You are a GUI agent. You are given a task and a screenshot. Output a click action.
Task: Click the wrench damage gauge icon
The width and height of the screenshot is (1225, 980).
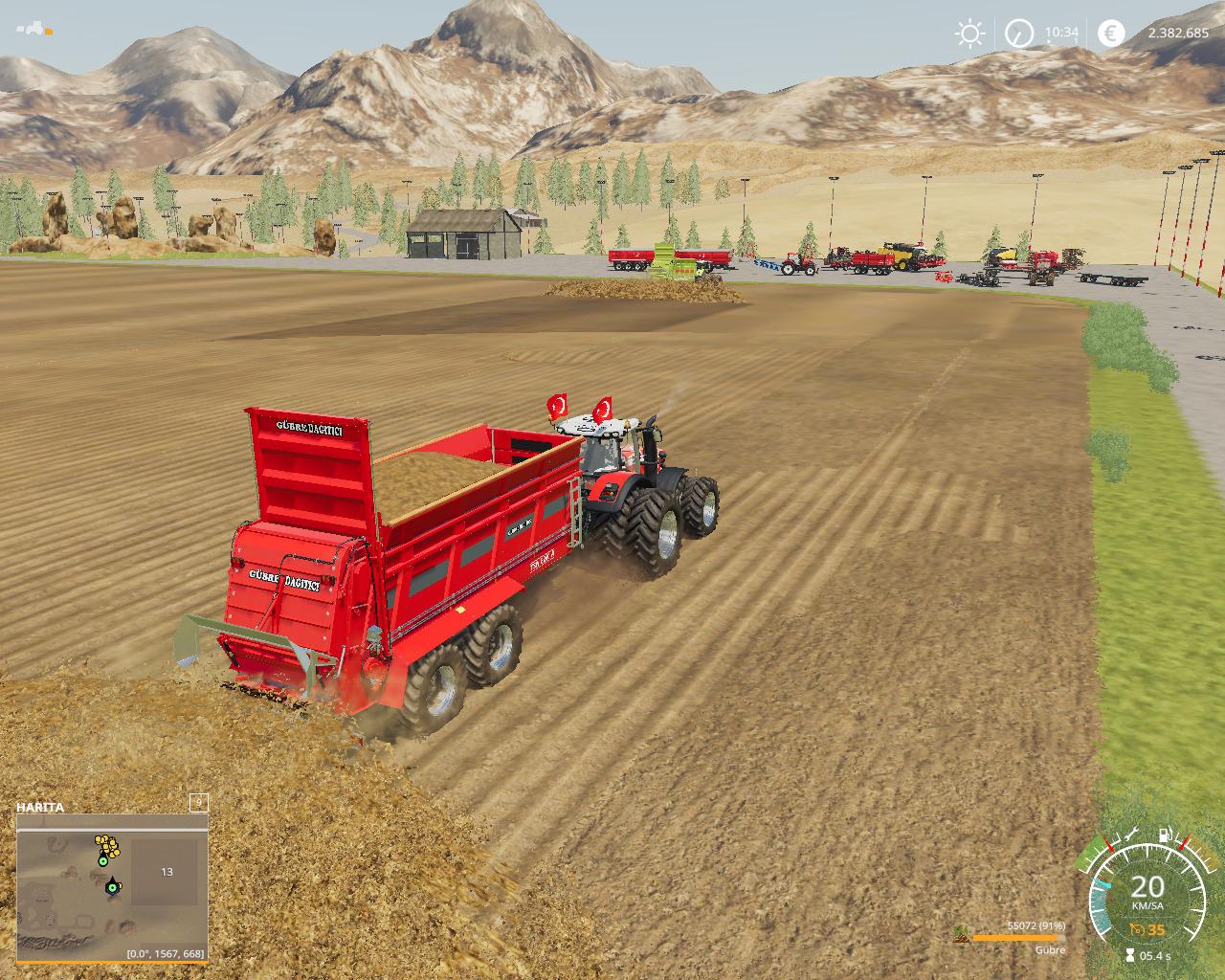[x=1129, y=835]
